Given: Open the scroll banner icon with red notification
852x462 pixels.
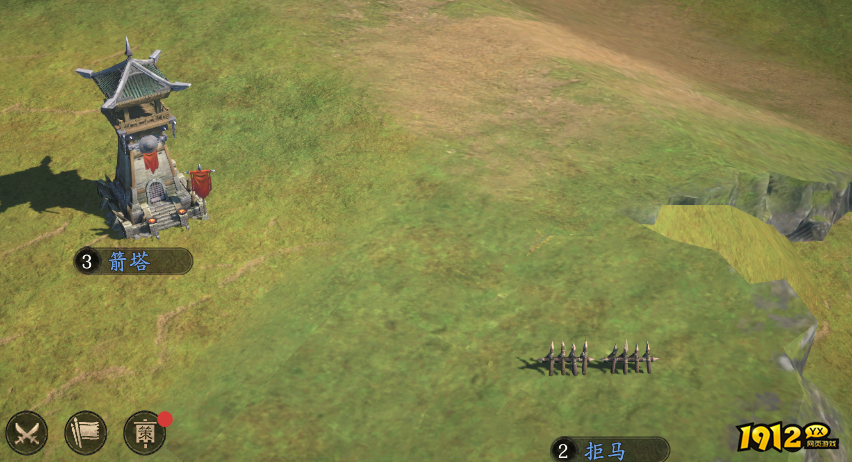Looking at the screenshot, I should (144, 433).
